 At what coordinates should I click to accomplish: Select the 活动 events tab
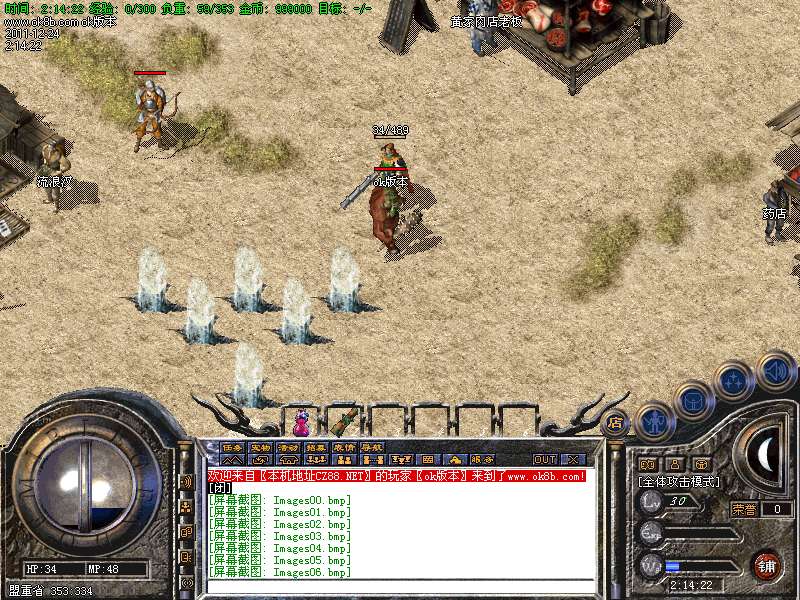[x=288, y=447]
